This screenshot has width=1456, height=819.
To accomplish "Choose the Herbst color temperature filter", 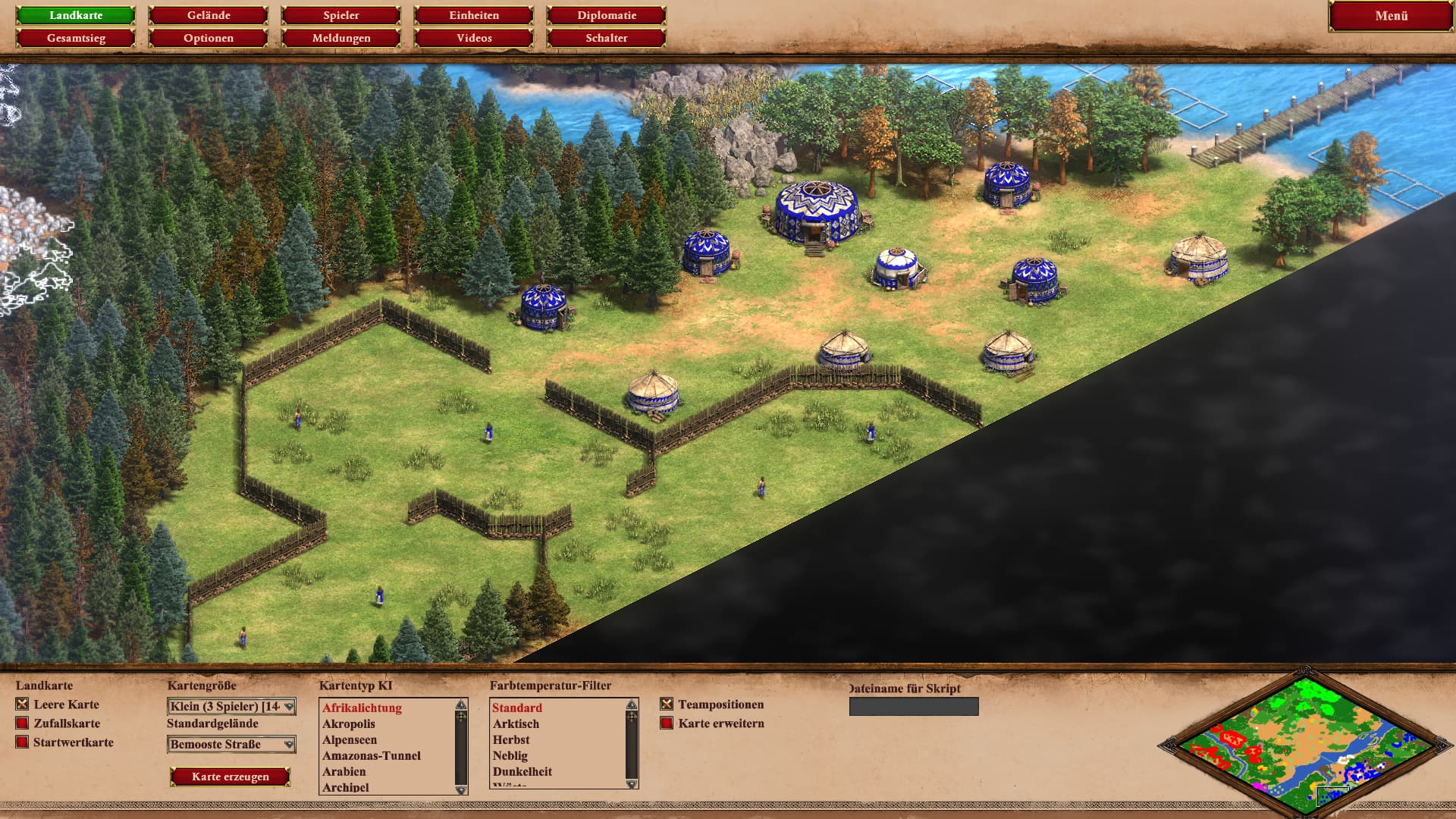I will click(511, 740).
